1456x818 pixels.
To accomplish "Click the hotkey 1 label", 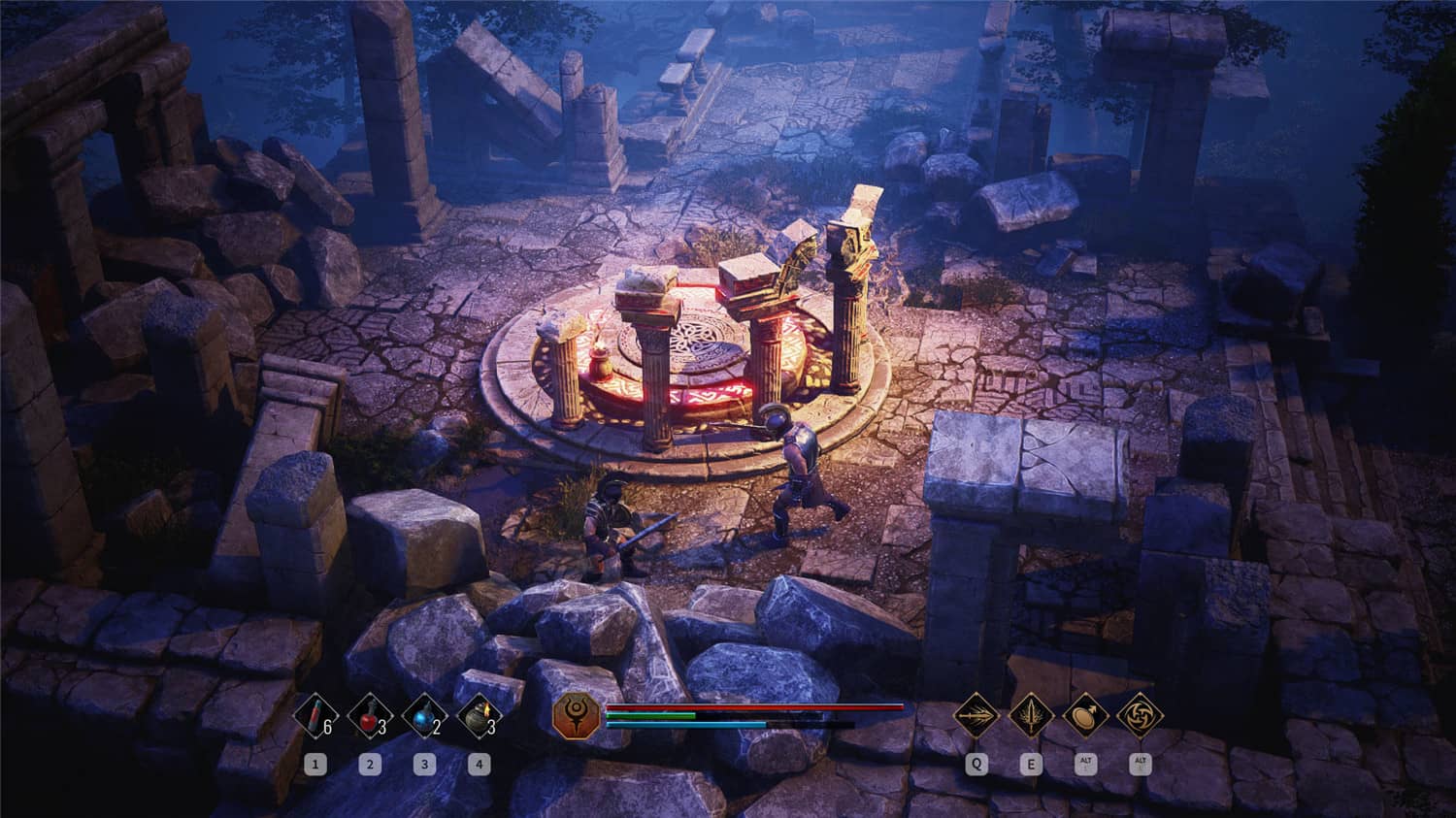I will (314, 764).
